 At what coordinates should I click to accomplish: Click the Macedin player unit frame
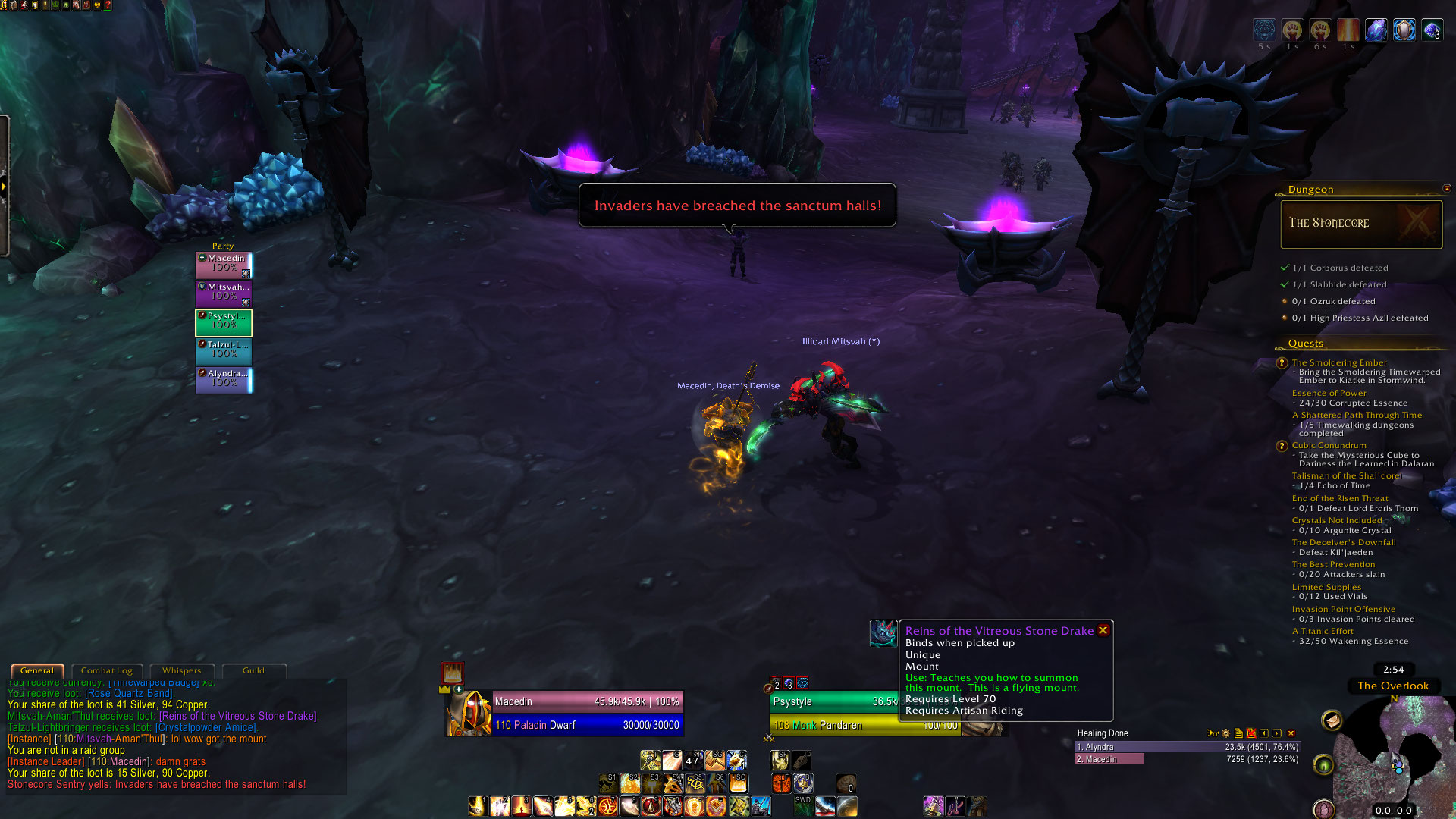588,713
